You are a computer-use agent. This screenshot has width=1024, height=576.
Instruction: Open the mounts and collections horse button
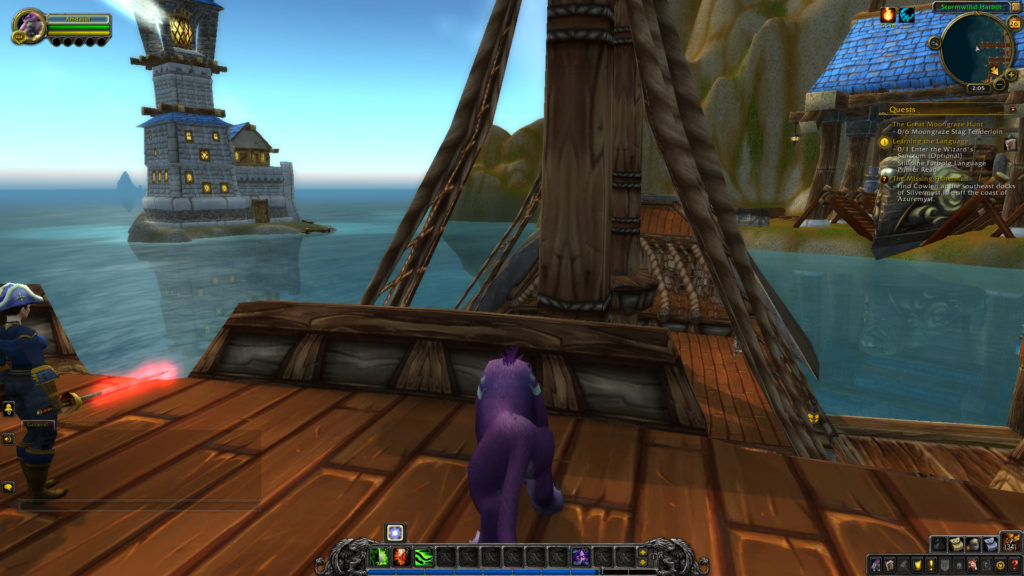(972, 565)
